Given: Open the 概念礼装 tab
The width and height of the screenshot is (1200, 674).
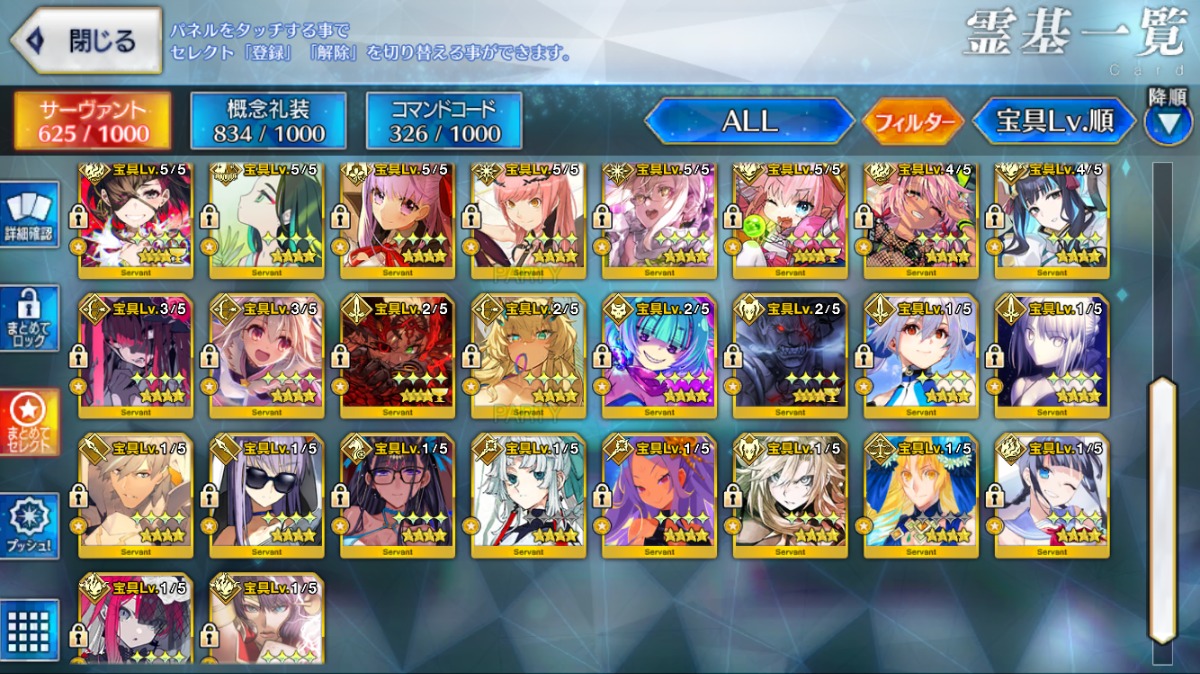Looking at the screenshot, I should [269, 121].
